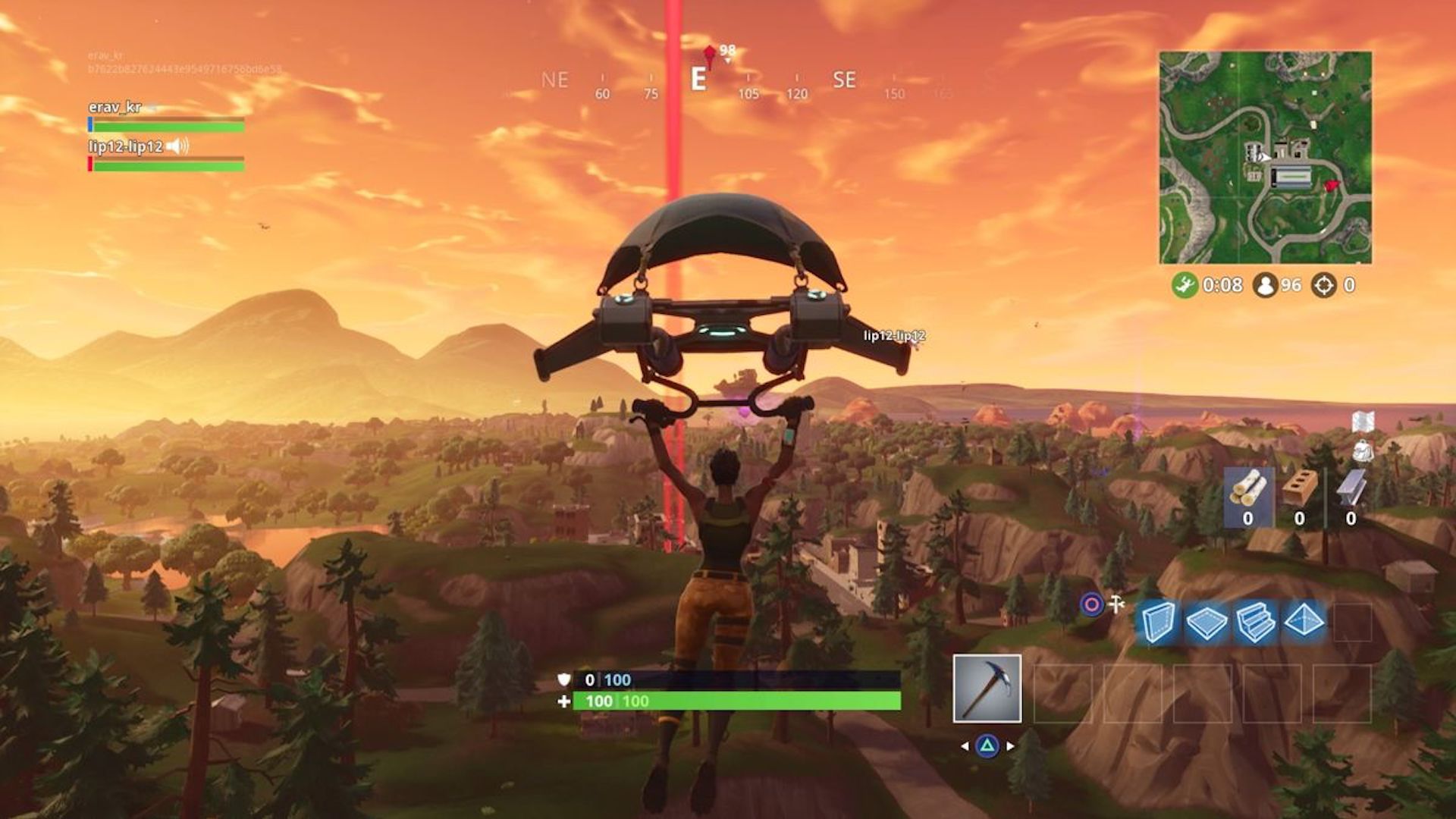
Task: Click the left hotbar swap arrow
Action: point(965,746)
